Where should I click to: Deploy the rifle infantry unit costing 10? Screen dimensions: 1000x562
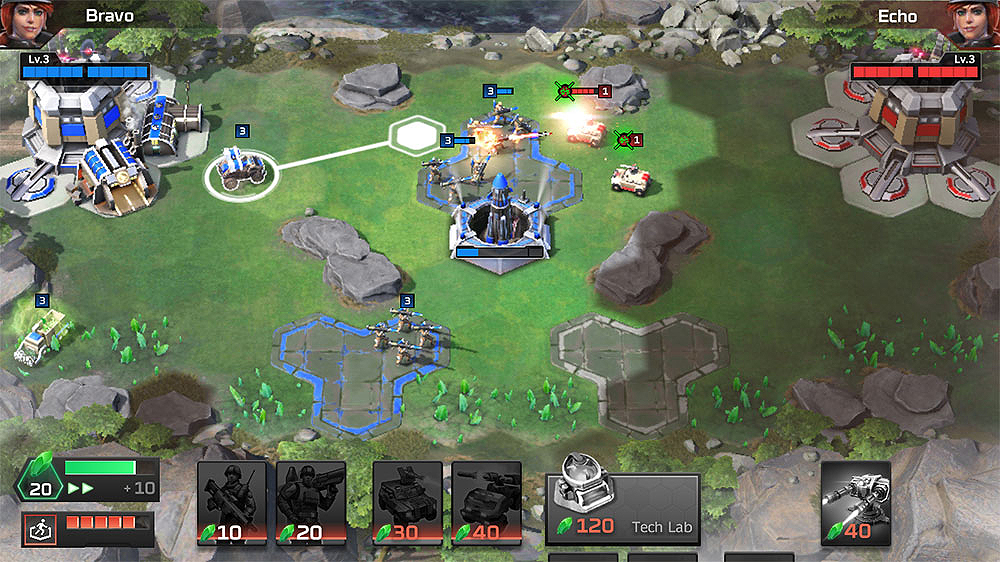232,502
